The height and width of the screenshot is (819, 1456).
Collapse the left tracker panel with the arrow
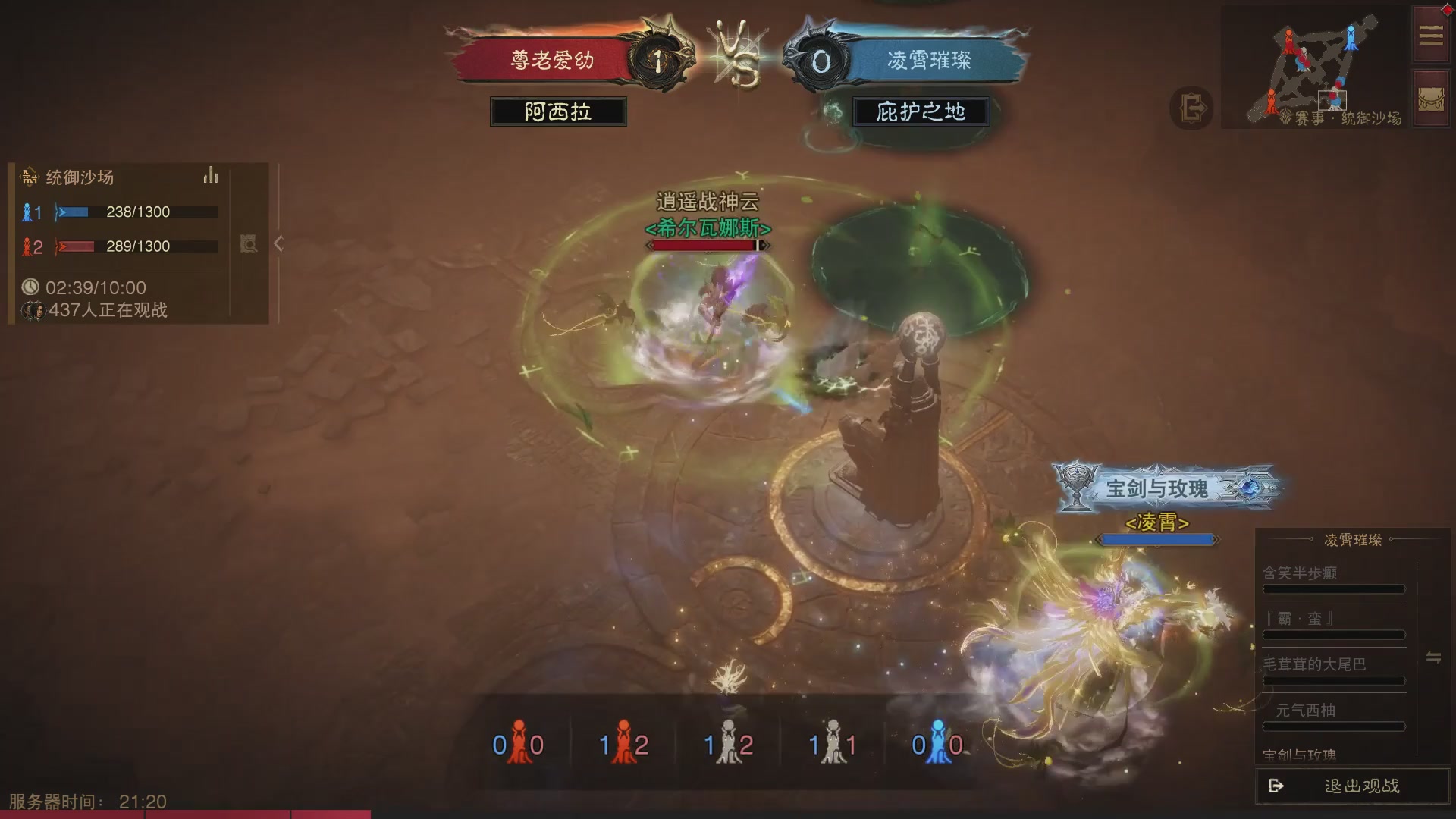[279, 243]
